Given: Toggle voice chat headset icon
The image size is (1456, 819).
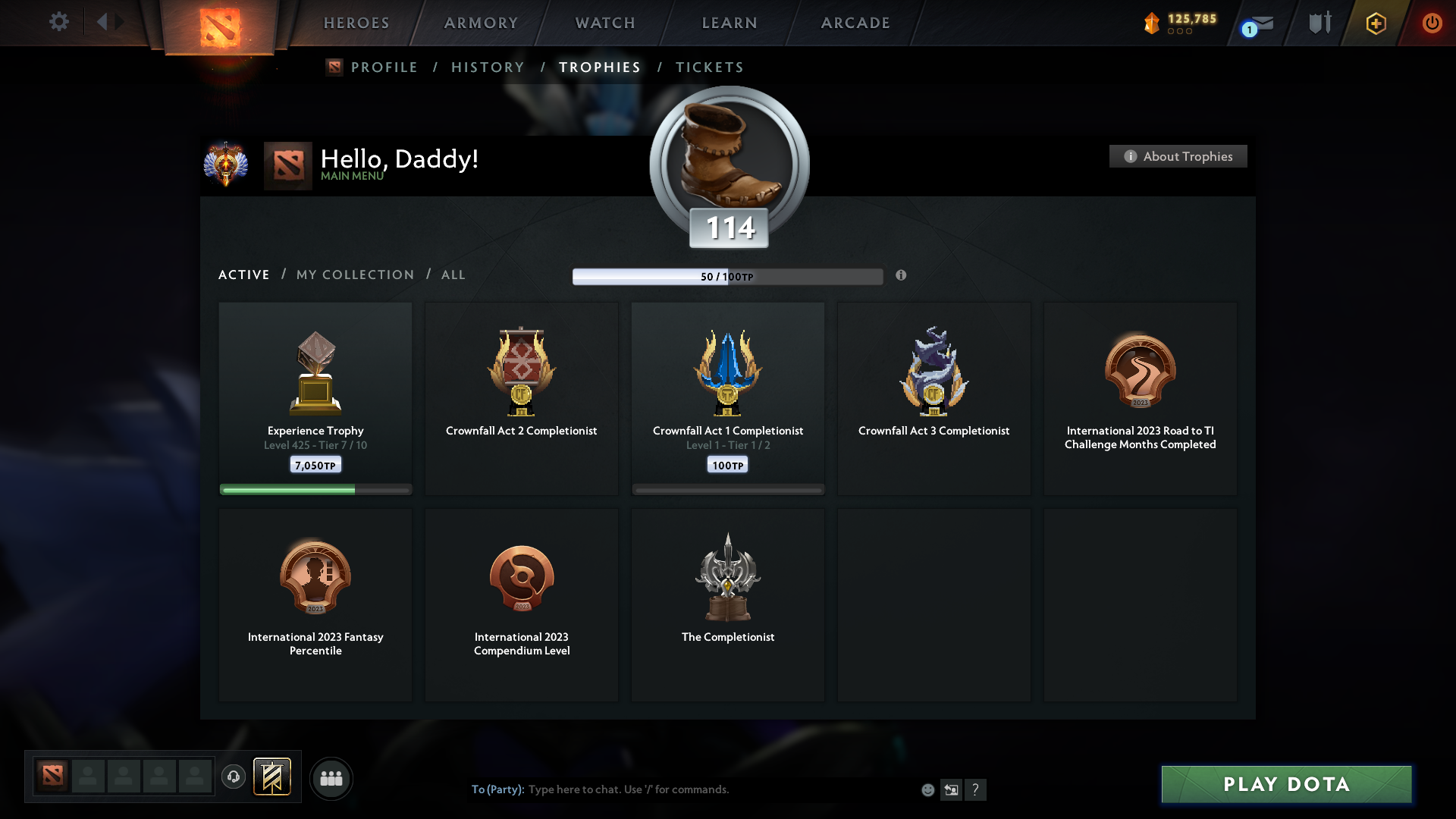Looking at the screenshot, I should click(x=234, y=778).
